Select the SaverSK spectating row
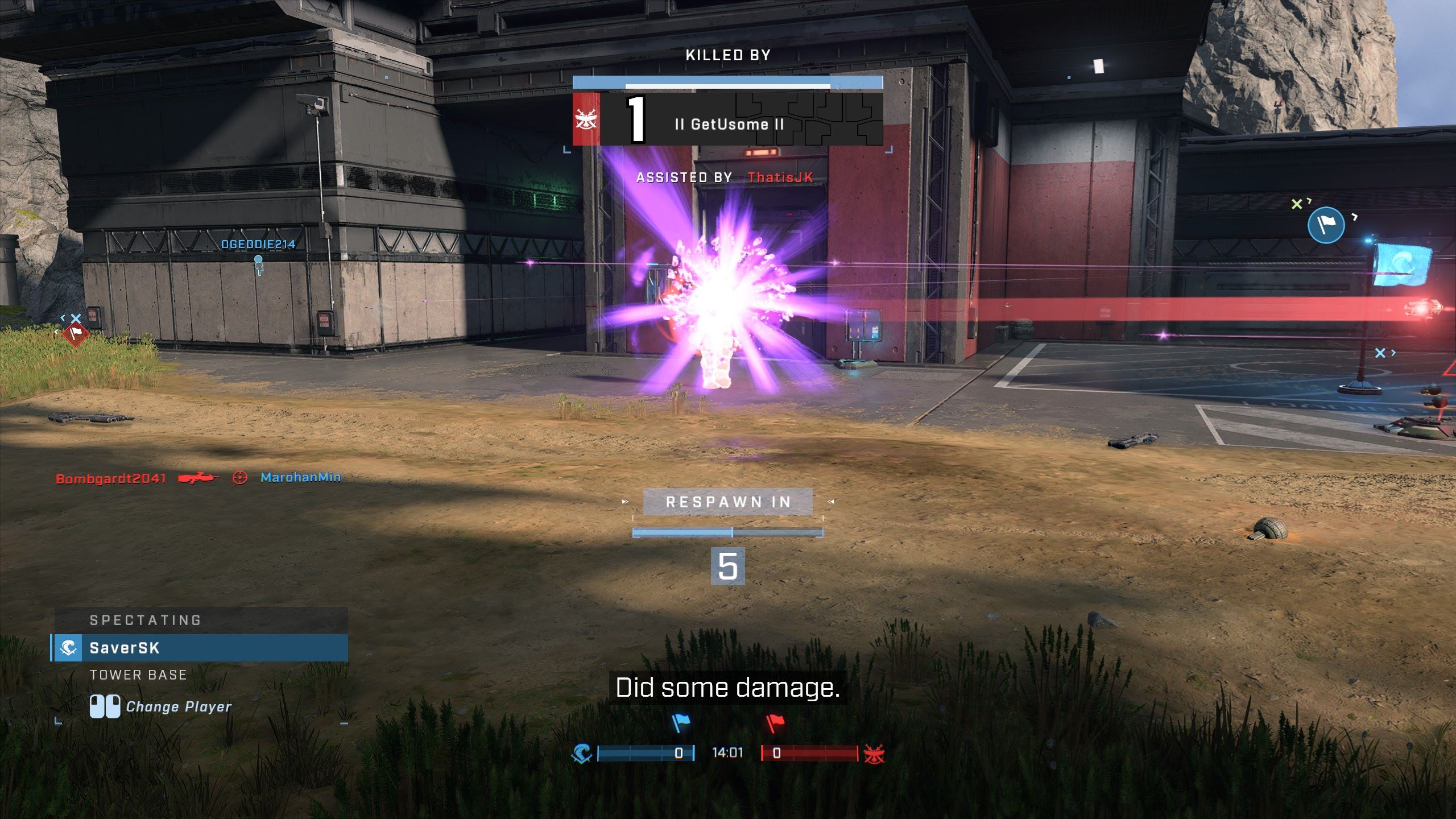The width and height of the screenshot is (1456, 819). [200, 648]
